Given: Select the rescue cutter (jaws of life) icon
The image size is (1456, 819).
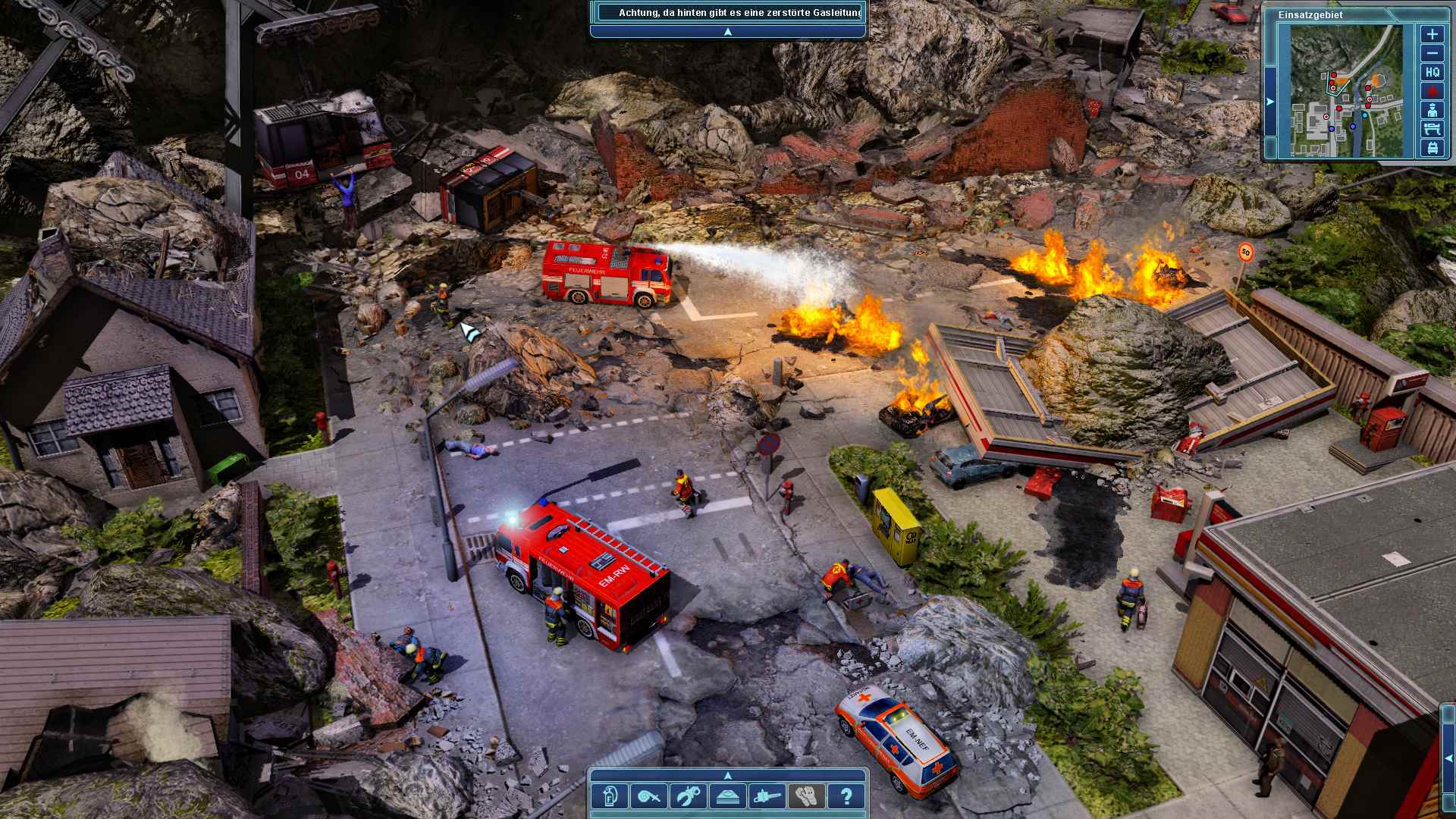Looking at the screenshot, I should 686,796.
